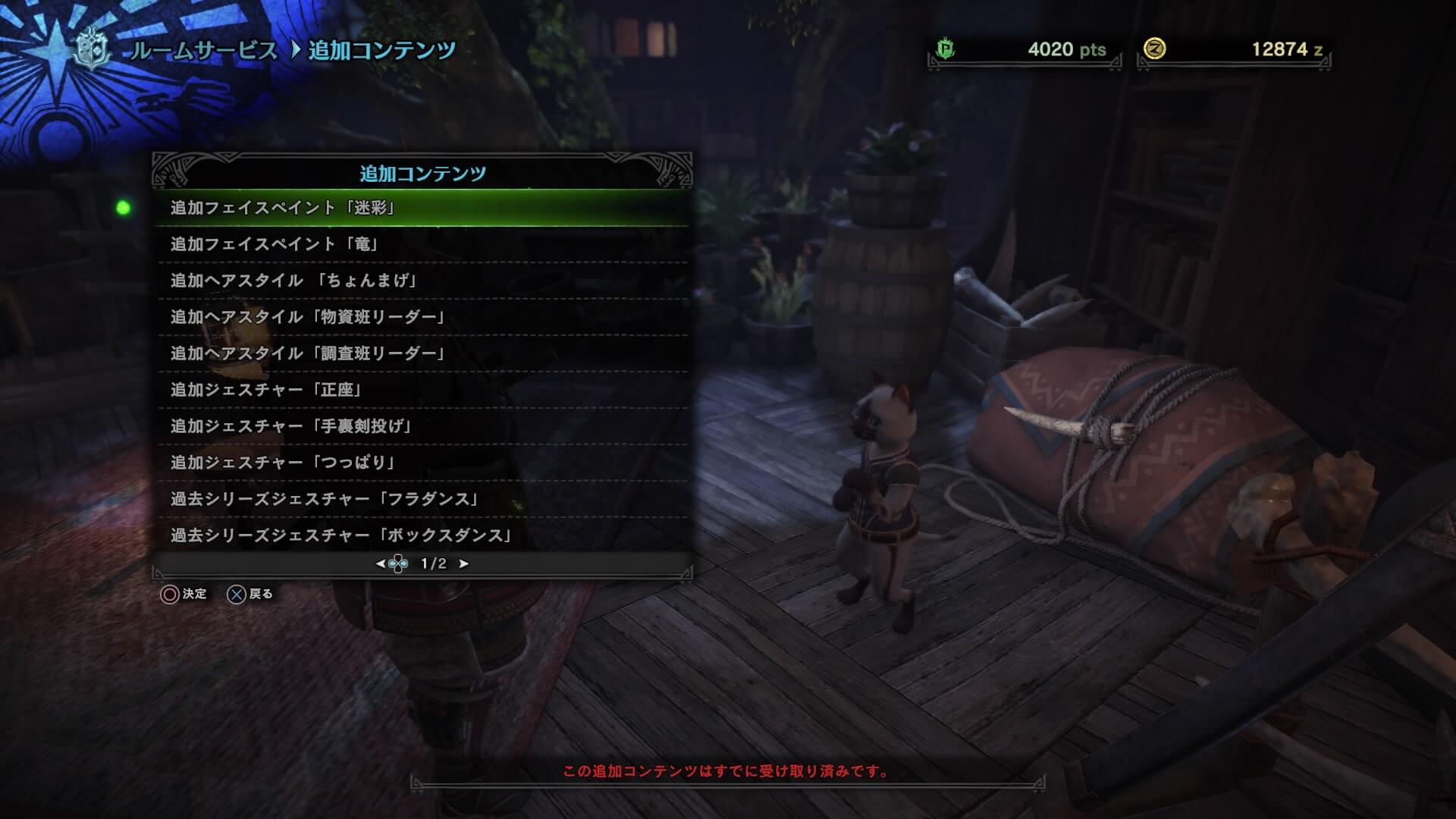Go to next page with right arrow
This screenshot has width=1456, height=819.
[464, 563]
